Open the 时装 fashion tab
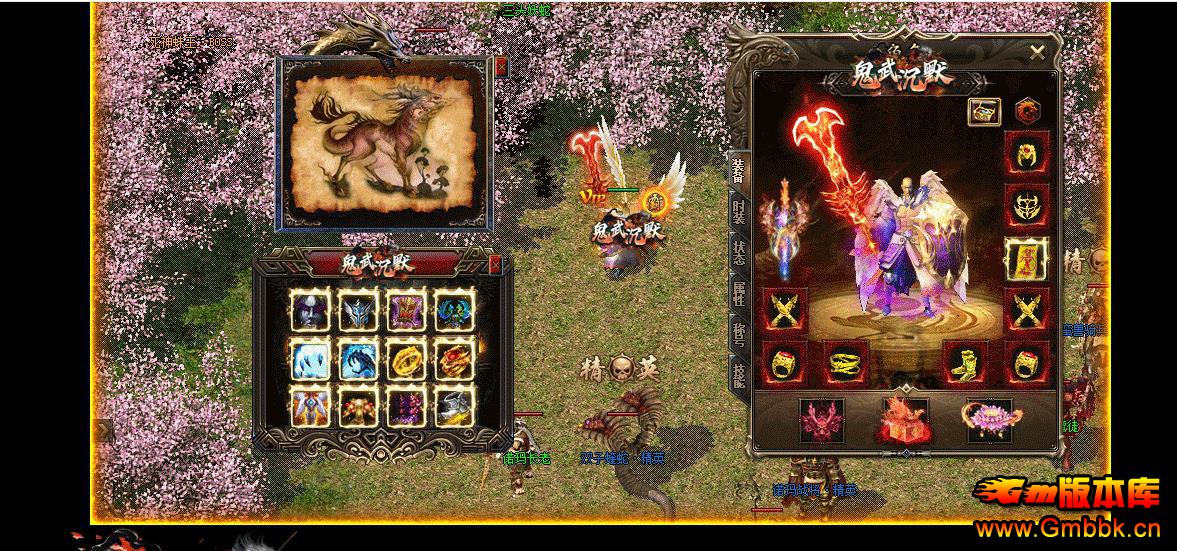This screenshot has width=1177, height=551. 738,212
